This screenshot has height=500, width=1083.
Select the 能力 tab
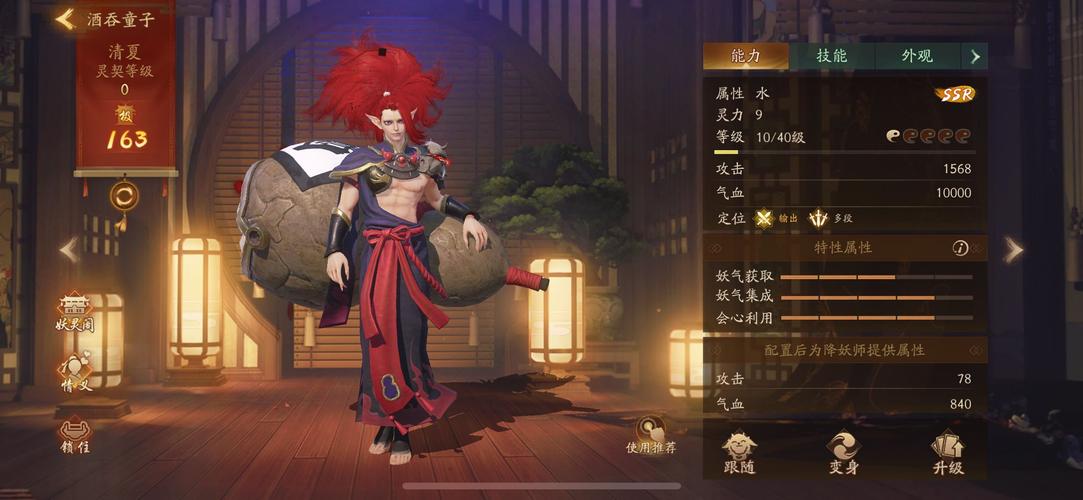tap(745, 56)
